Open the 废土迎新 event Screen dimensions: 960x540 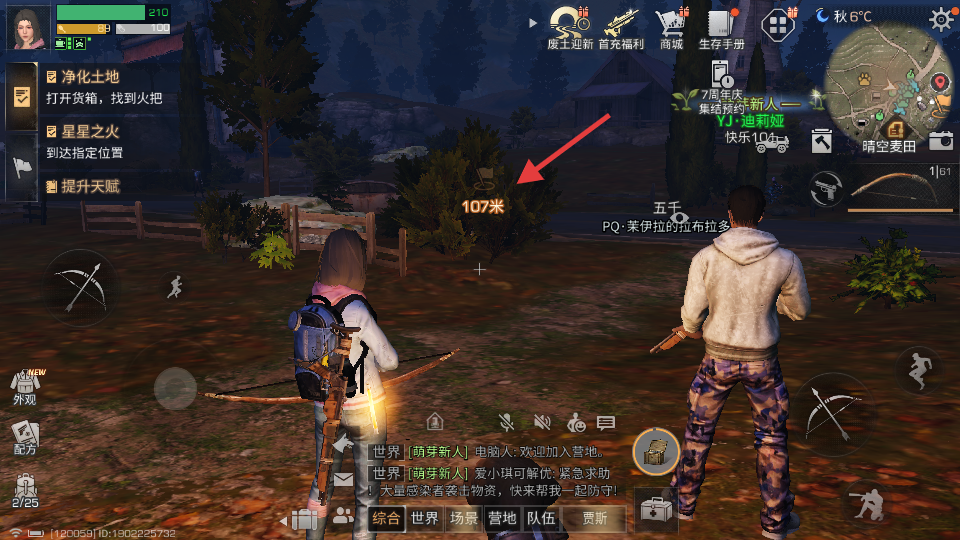pos(571,25)
